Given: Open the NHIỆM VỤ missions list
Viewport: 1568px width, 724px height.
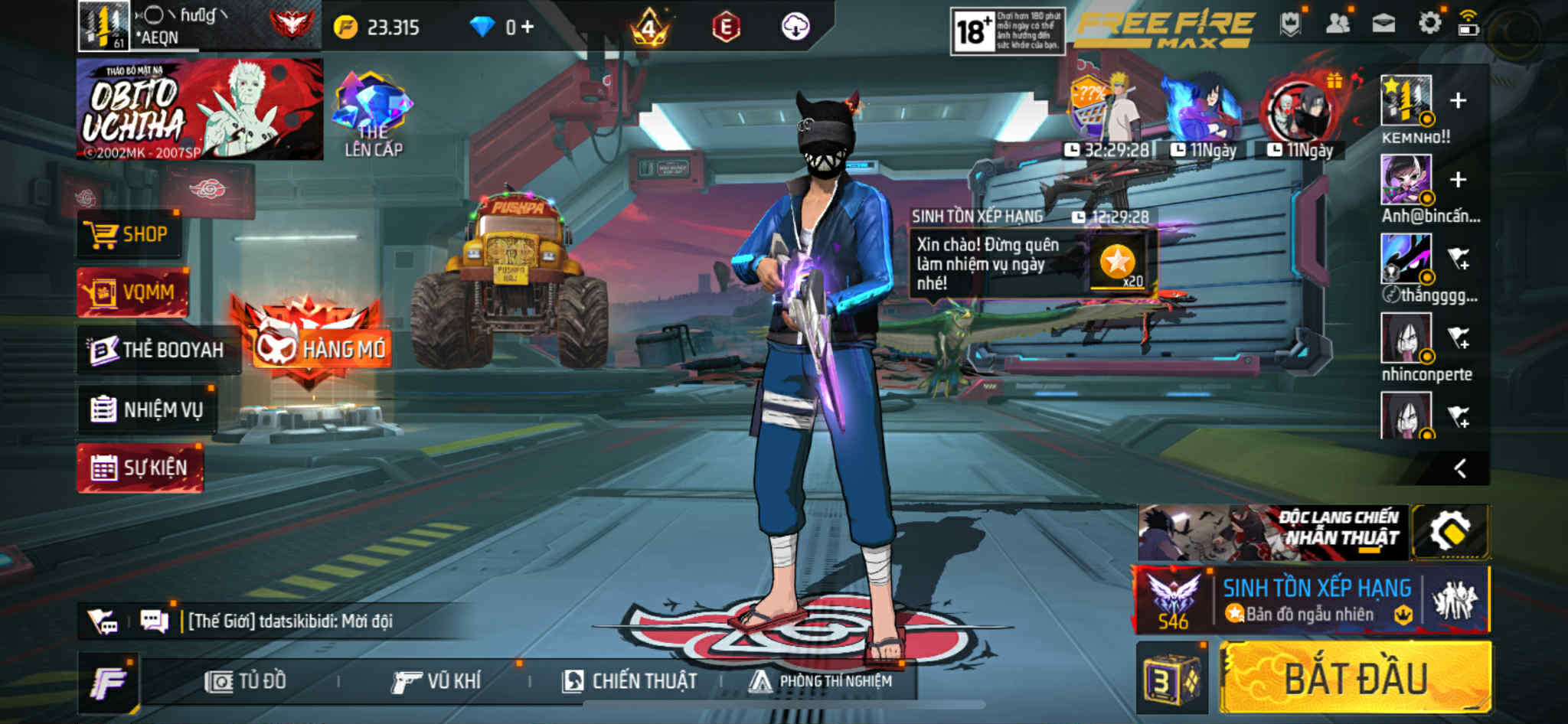Looking at the screenshot, I should tap(147, 409).
